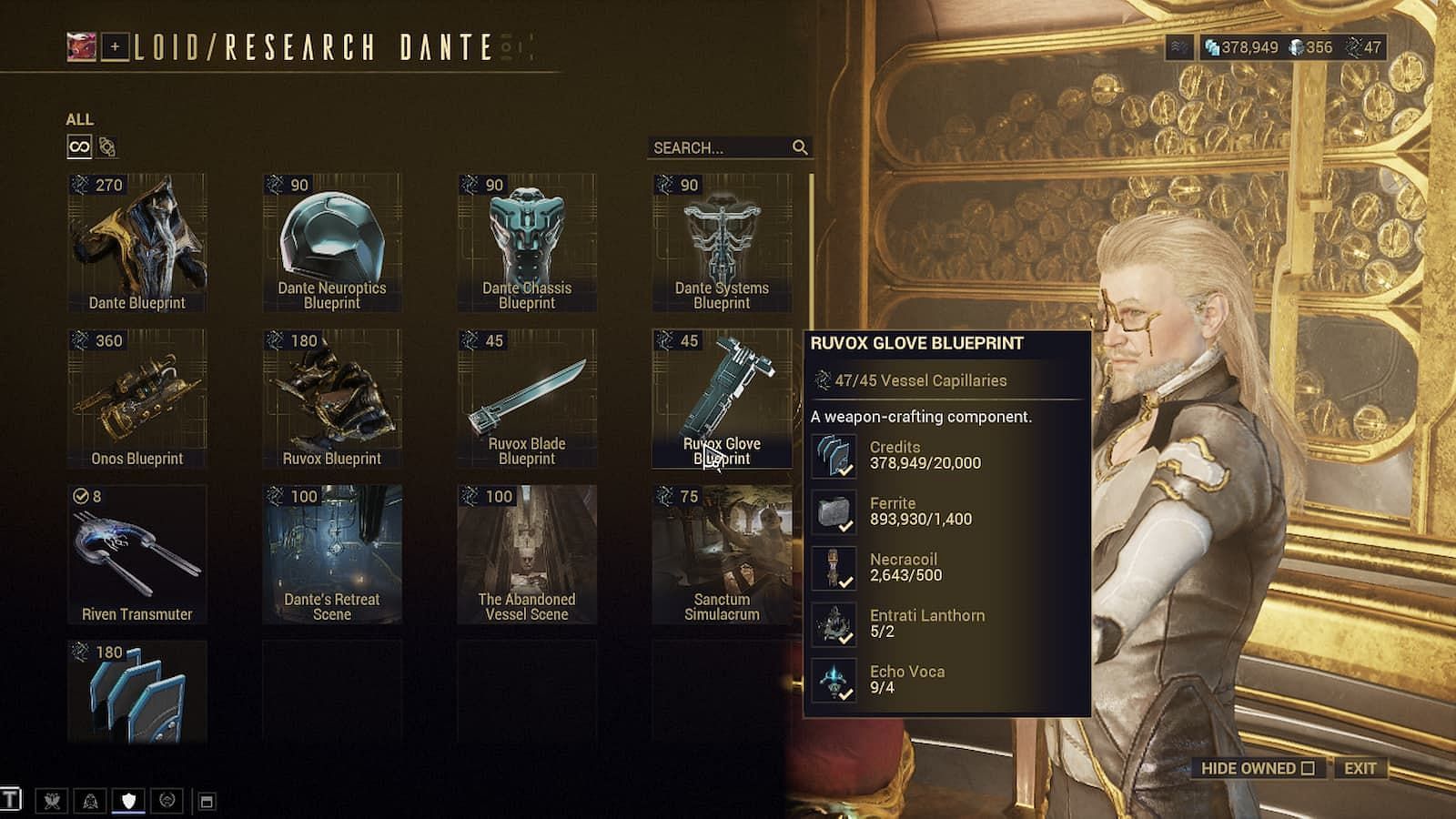Select the 180-cost blue panels item
This screenshot has height=819, width=1456.
pos(137,693)
